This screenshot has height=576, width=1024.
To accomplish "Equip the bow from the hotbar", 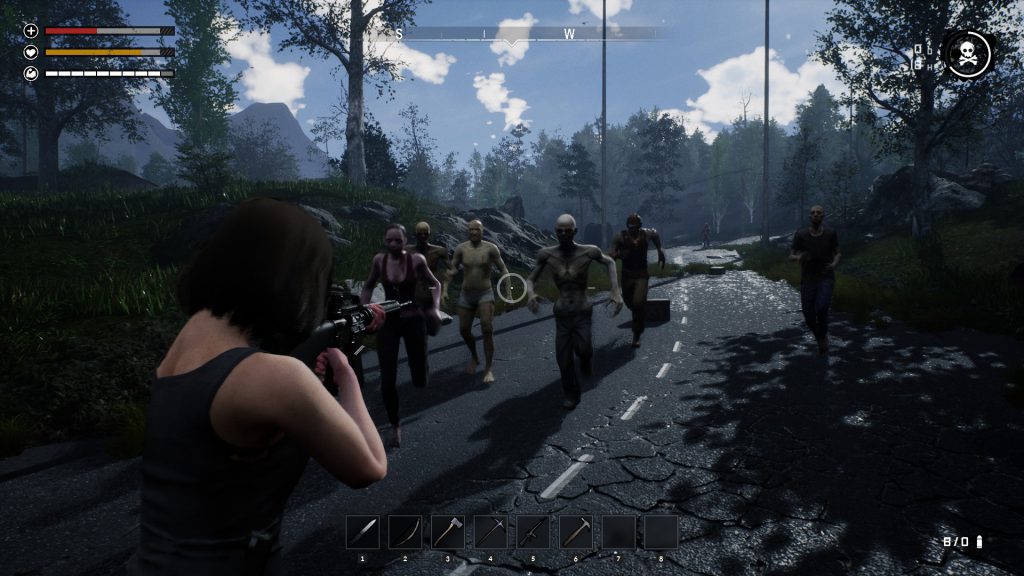I will [405, 532].
